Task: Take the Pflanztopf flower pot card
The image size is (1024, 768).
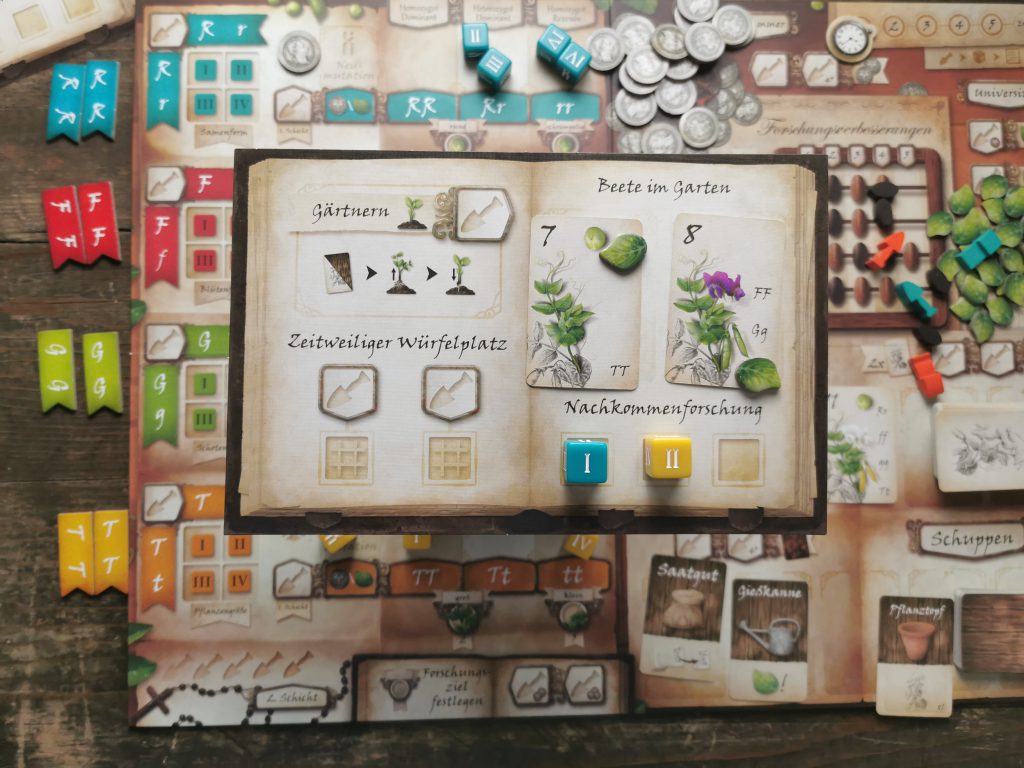Action: click(915, 655)
